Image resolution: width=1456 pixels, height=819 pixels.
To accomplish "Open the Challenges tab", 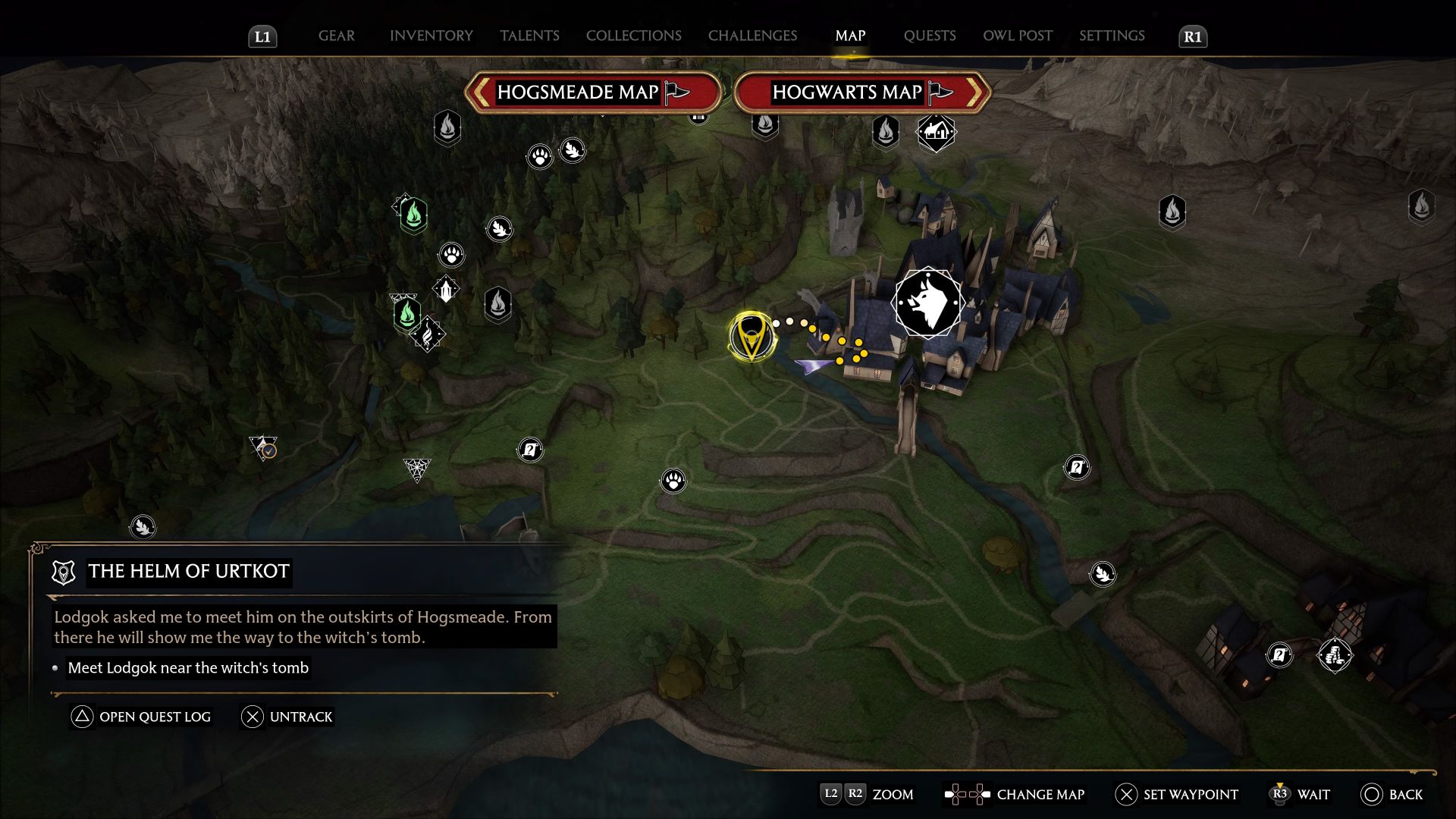I will coord(752,36).
